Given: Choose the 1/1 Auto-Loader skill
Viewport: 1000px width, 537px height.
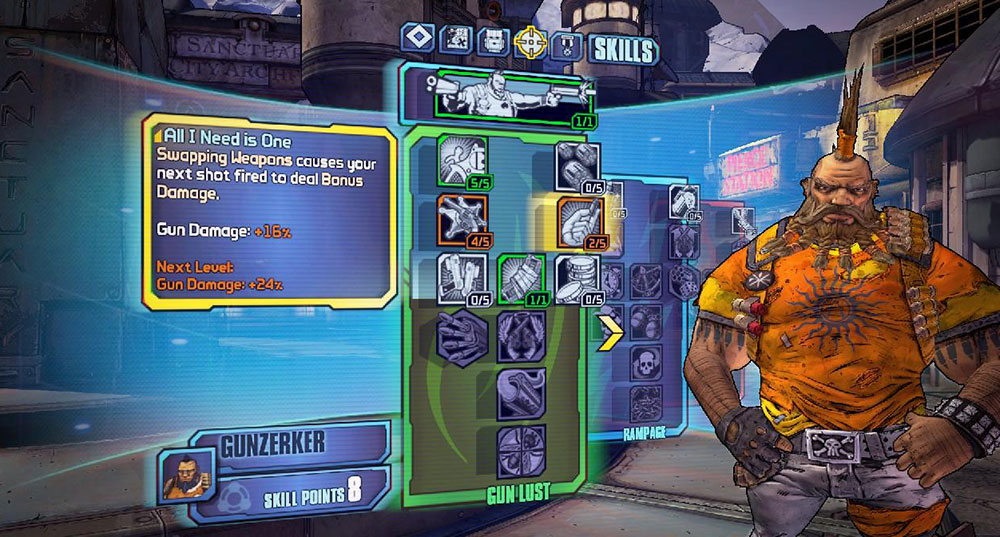Looking at the screenshot, I should (520, 279).
